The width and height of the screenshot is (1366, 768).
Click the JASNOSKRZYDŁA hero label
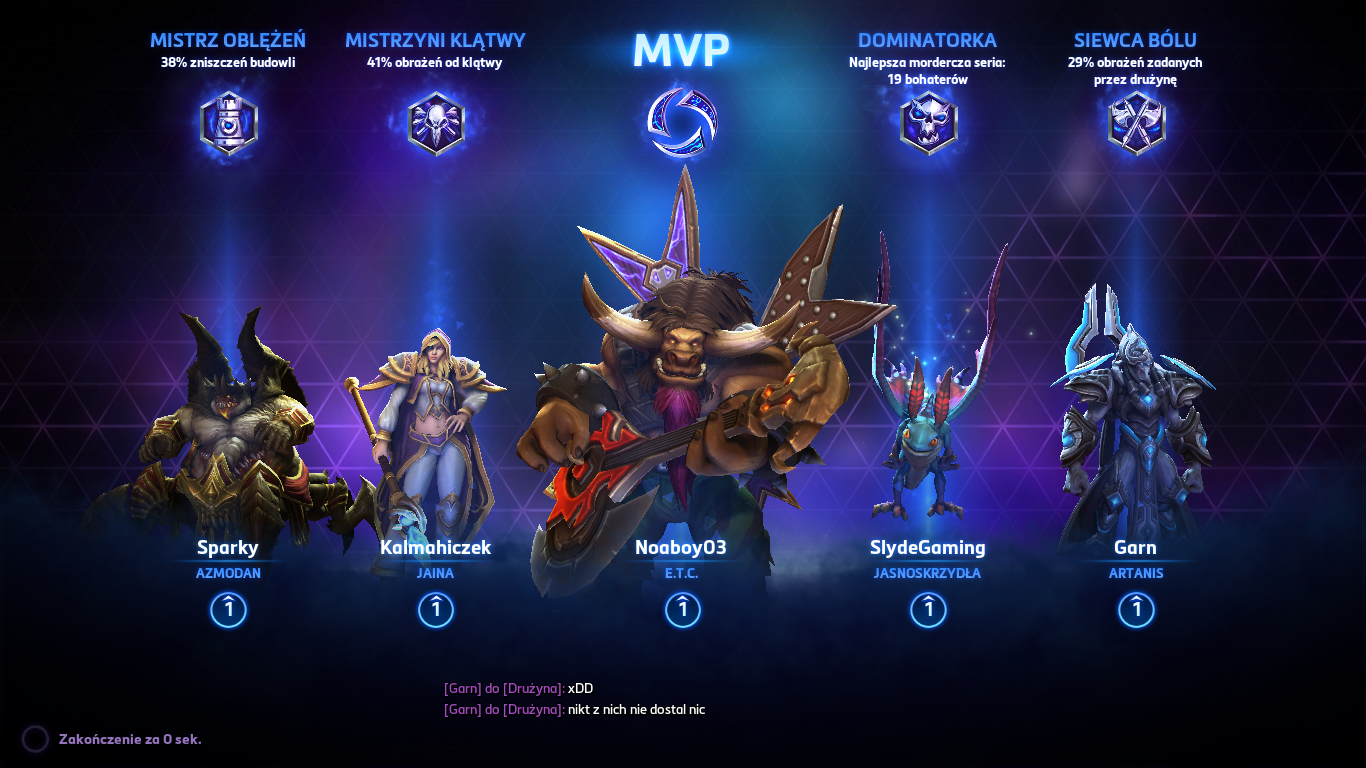928,573
